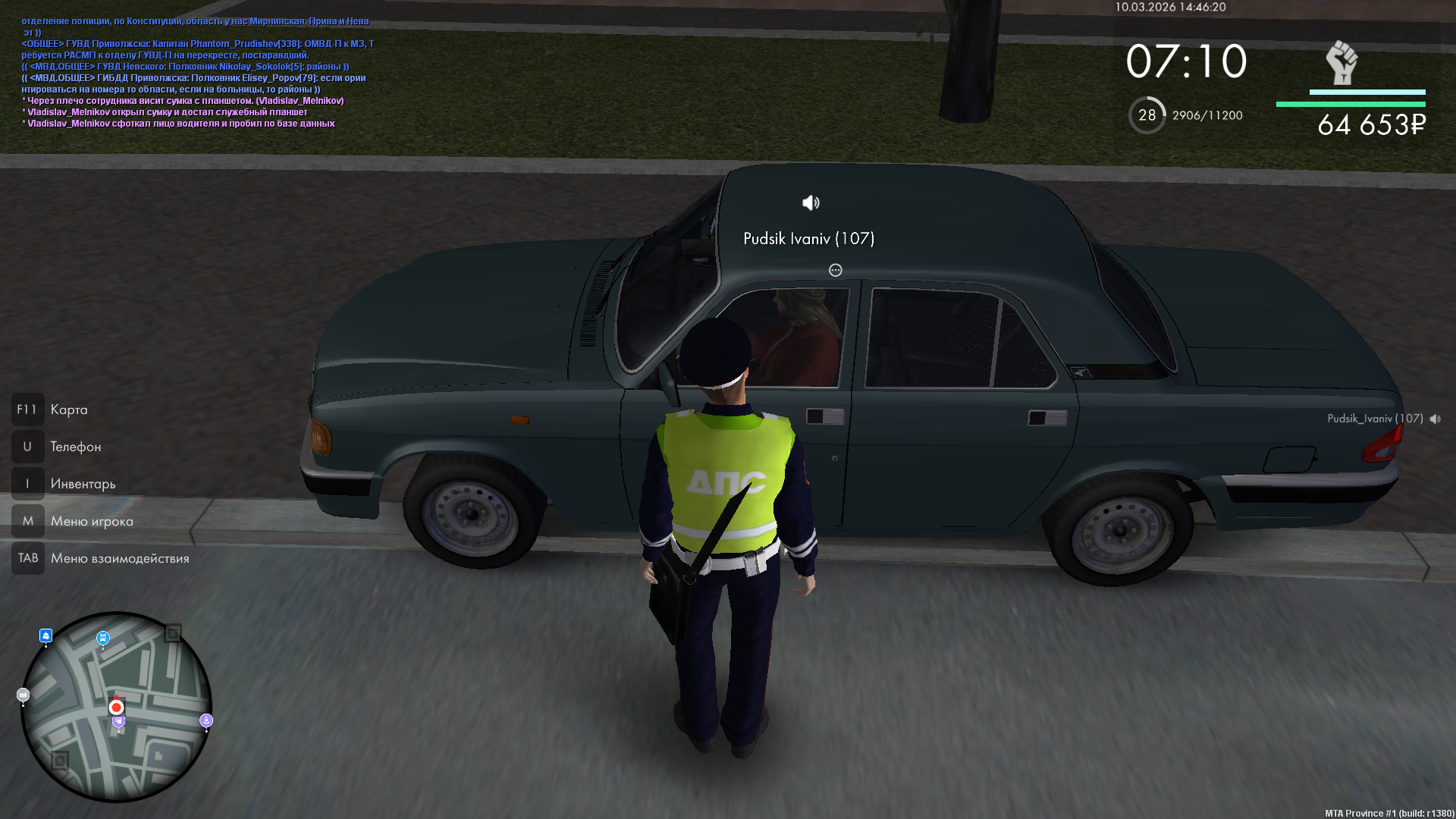The height and width of the screenshot is (819, 1456).
Task: Select the Pudsik Ivaniv (107) nametag
Action: click(x=808, y=239)
